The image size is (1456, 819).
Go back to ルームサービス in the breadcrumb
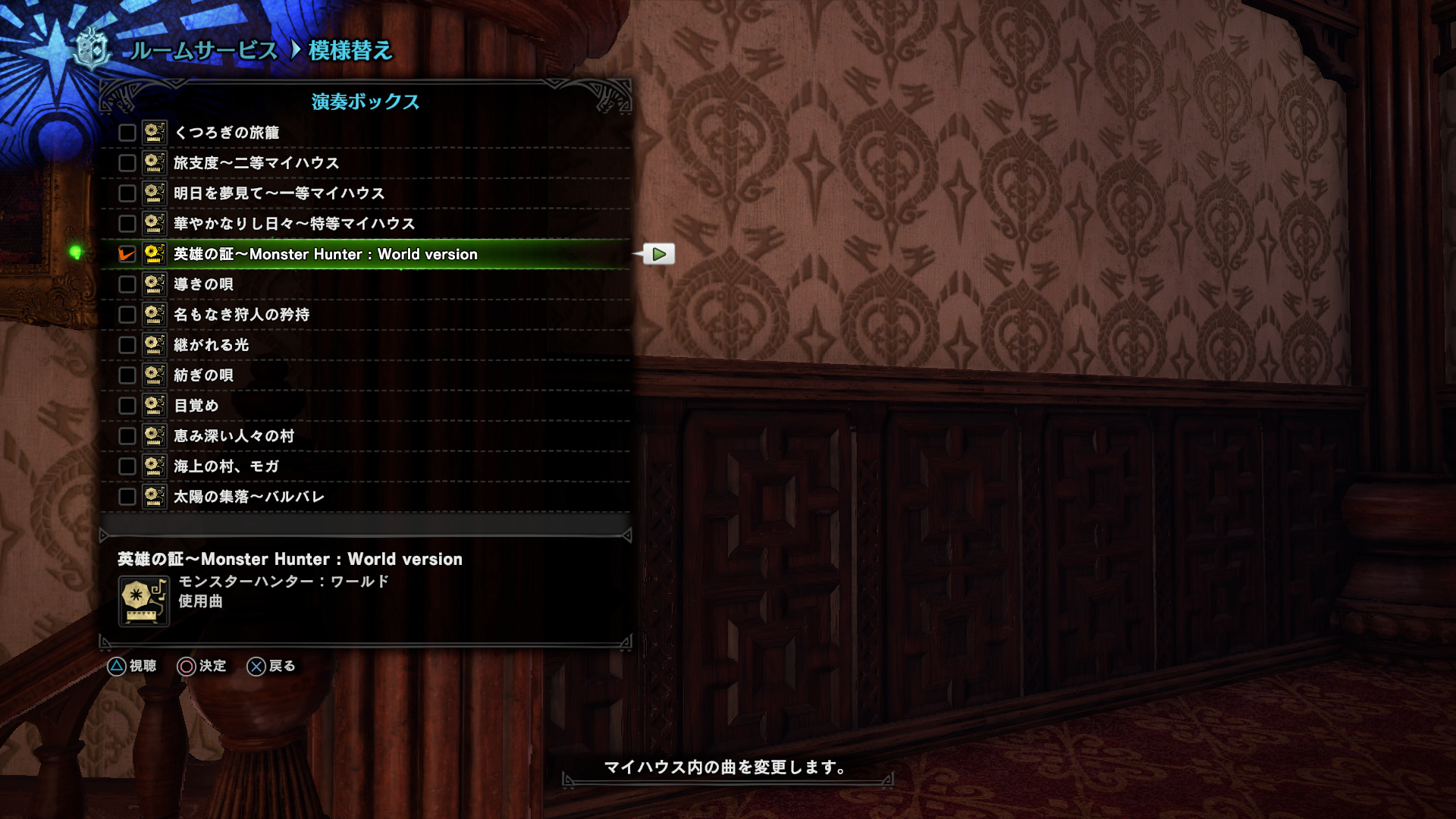pos(203,51)
